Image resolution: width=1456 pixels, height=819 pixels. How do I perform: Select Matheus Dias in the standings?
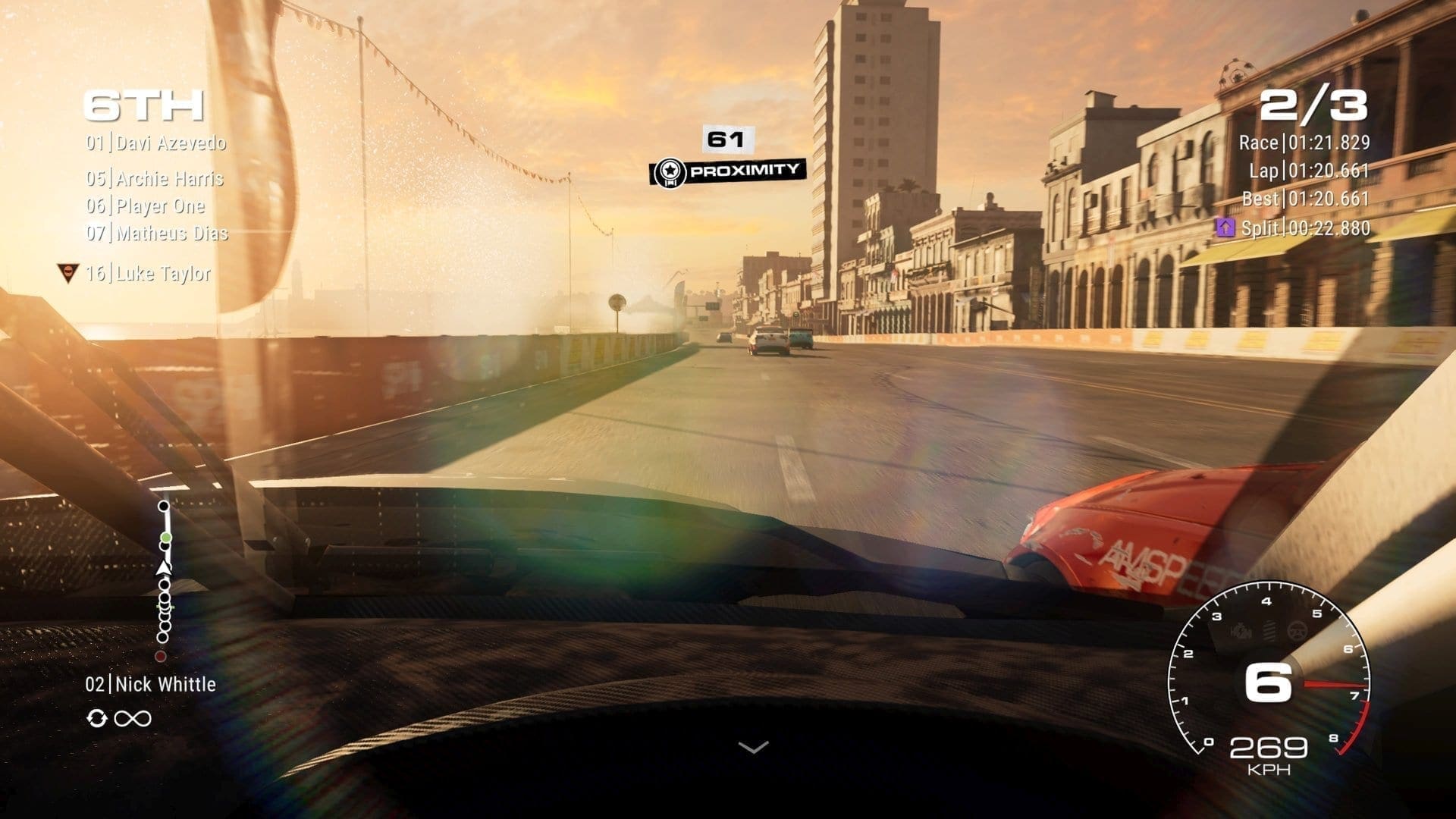[x=157, y=233]
